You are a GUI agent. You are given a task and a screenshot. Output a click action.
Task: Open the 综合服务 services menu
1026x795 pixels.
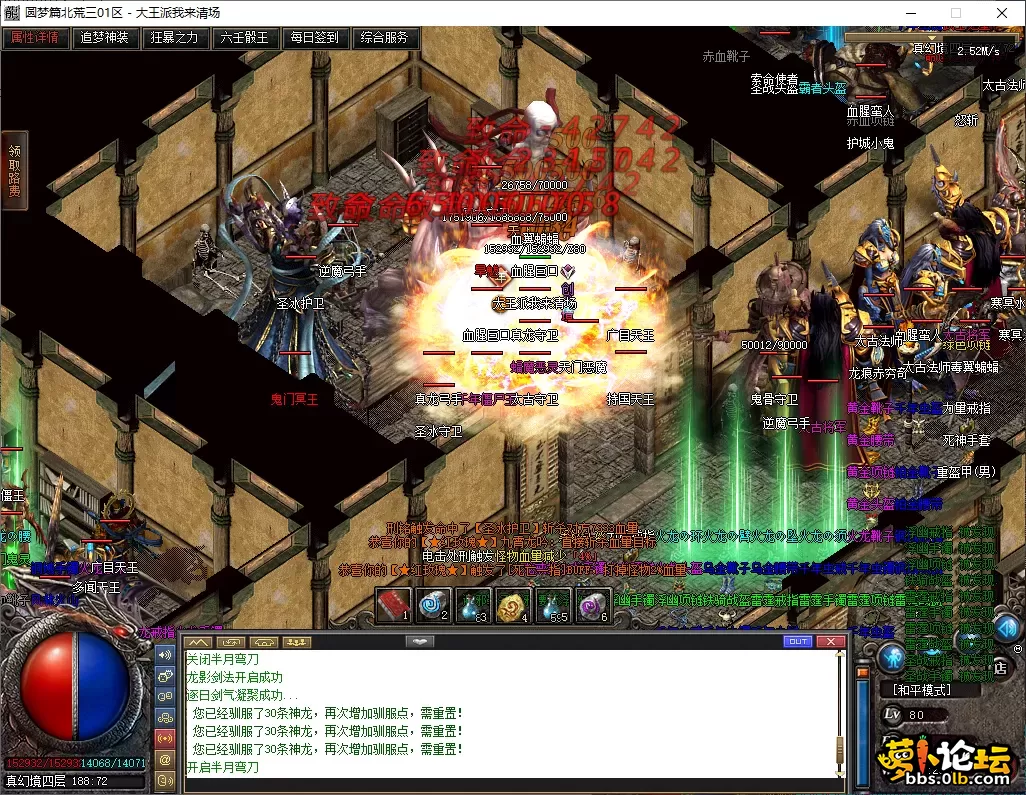(x=385, y=38)
